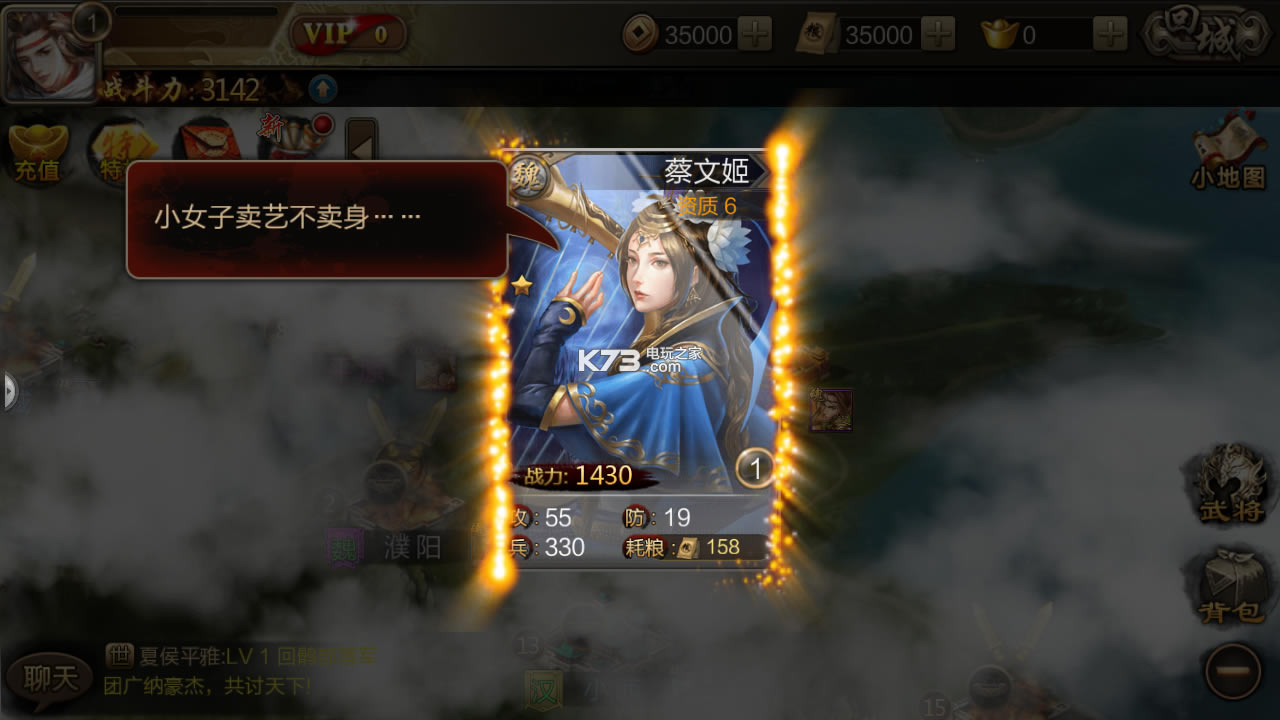Expand the left edge side panel arrow
This screenshot has width=1280, height=720.
8,392
